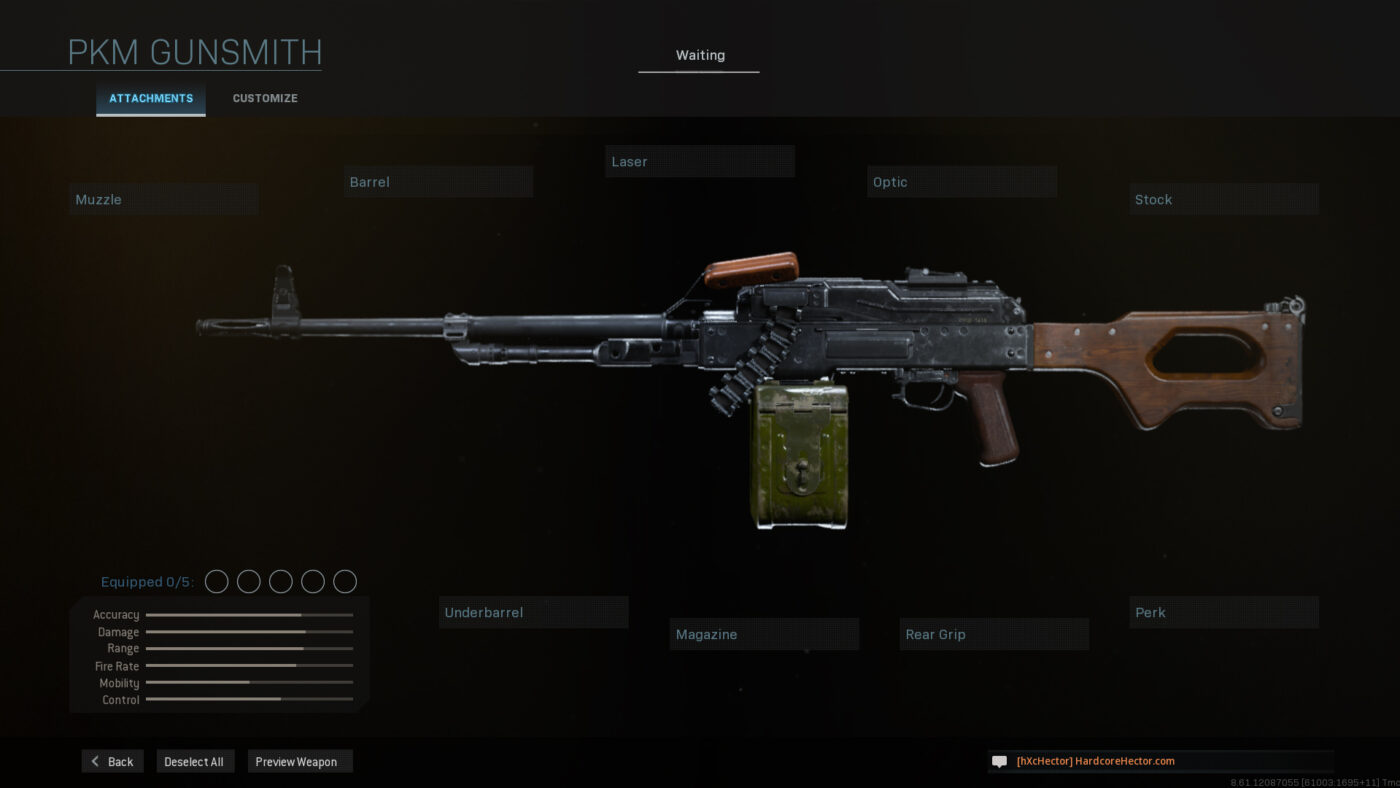Open the chat message box

(1160, 761)
